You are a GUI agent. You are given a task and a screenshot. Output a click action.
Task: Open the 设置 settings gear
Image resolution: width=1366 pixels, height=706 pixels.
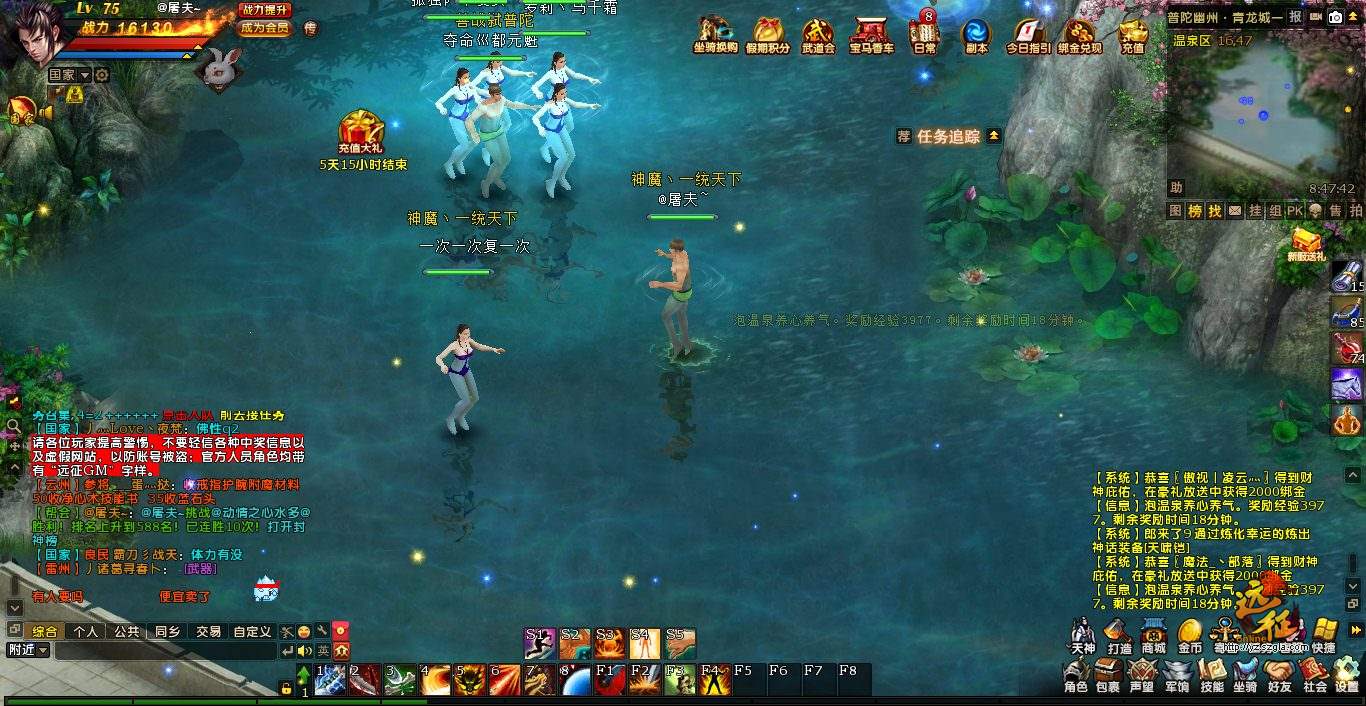(x=1347, y=675)
